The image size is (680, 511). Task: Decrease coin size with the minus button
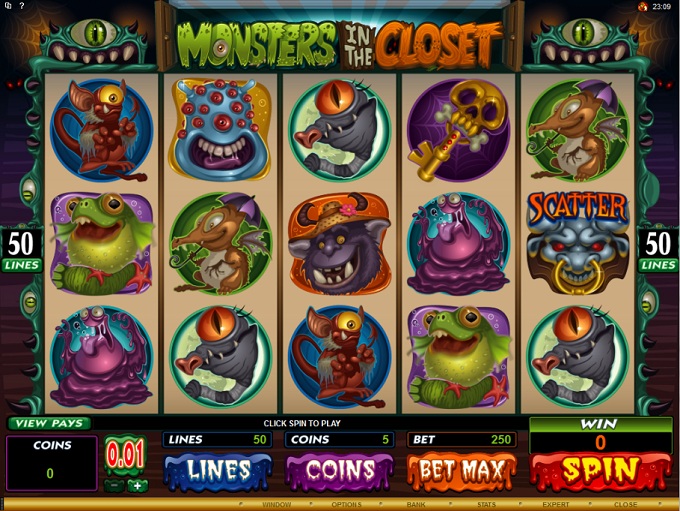(x=114, y=486)
